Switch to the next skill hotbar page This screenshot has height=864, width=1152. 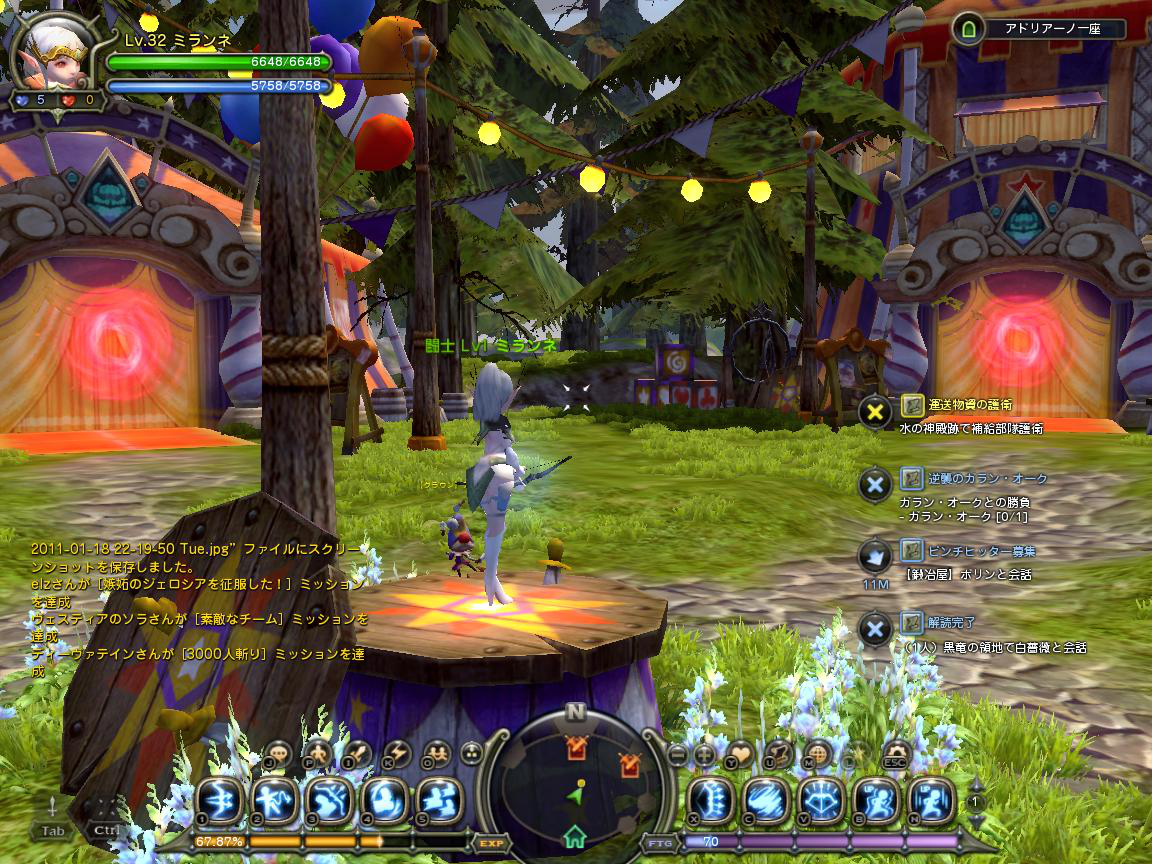click(977, 819)
